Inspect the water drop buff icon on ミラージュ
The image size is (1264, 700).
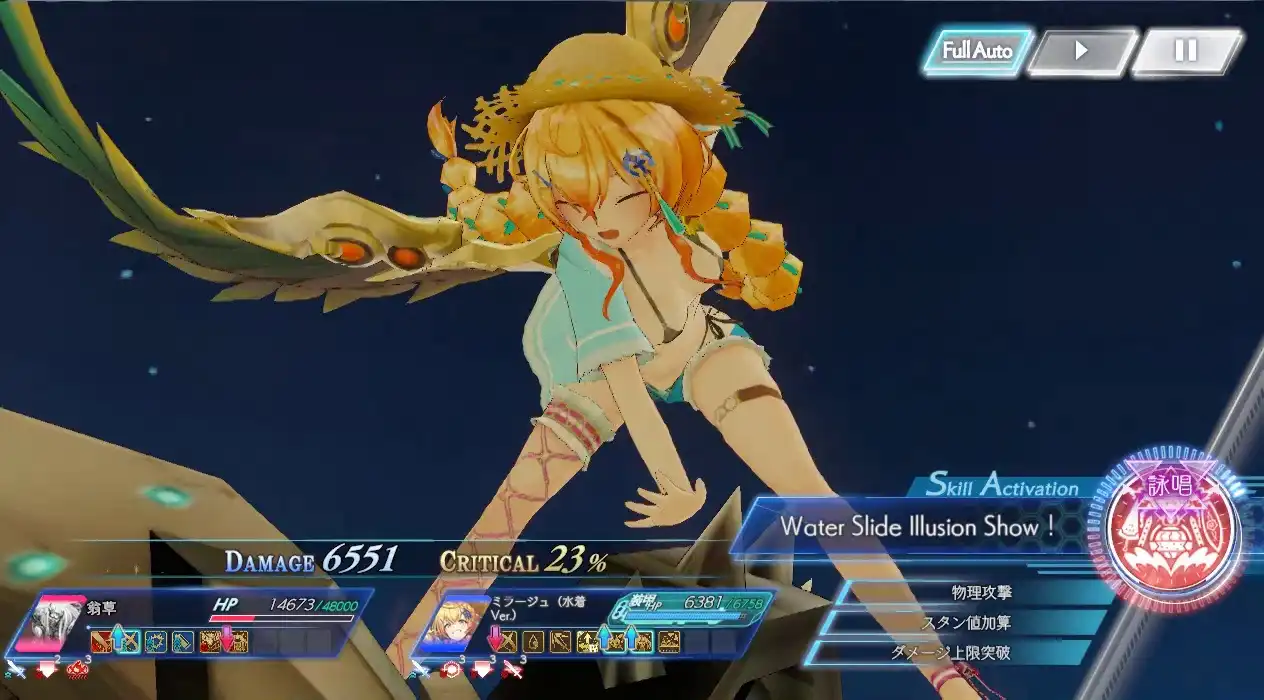533,641
